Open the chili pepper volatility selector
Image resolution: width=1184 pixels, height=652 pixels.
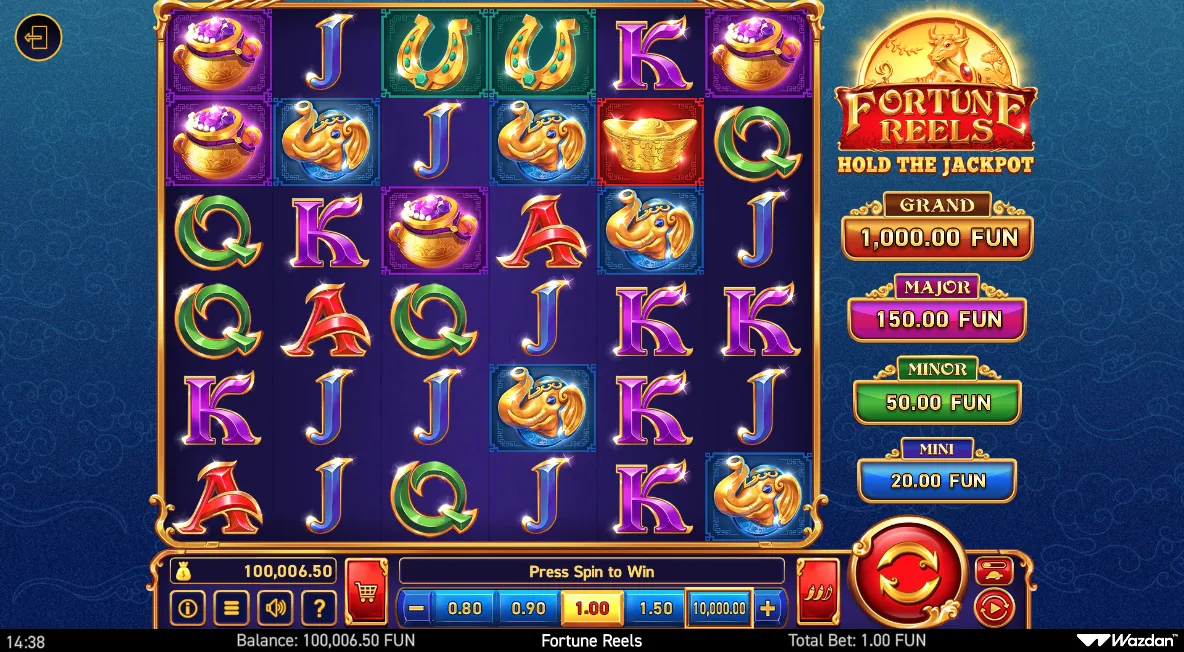coord(818,591)
